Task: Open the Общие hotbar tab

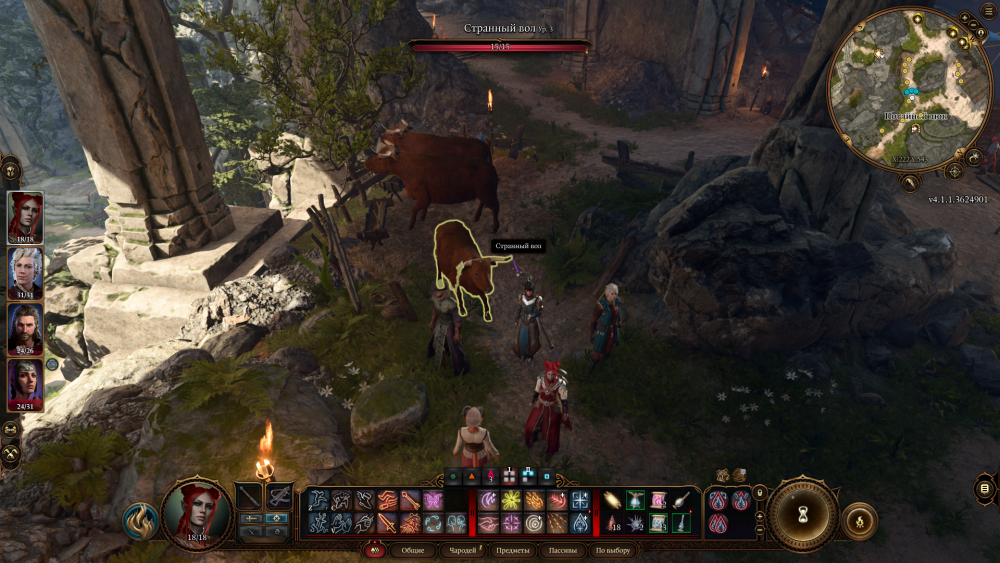Action: (x=412, y=551)
